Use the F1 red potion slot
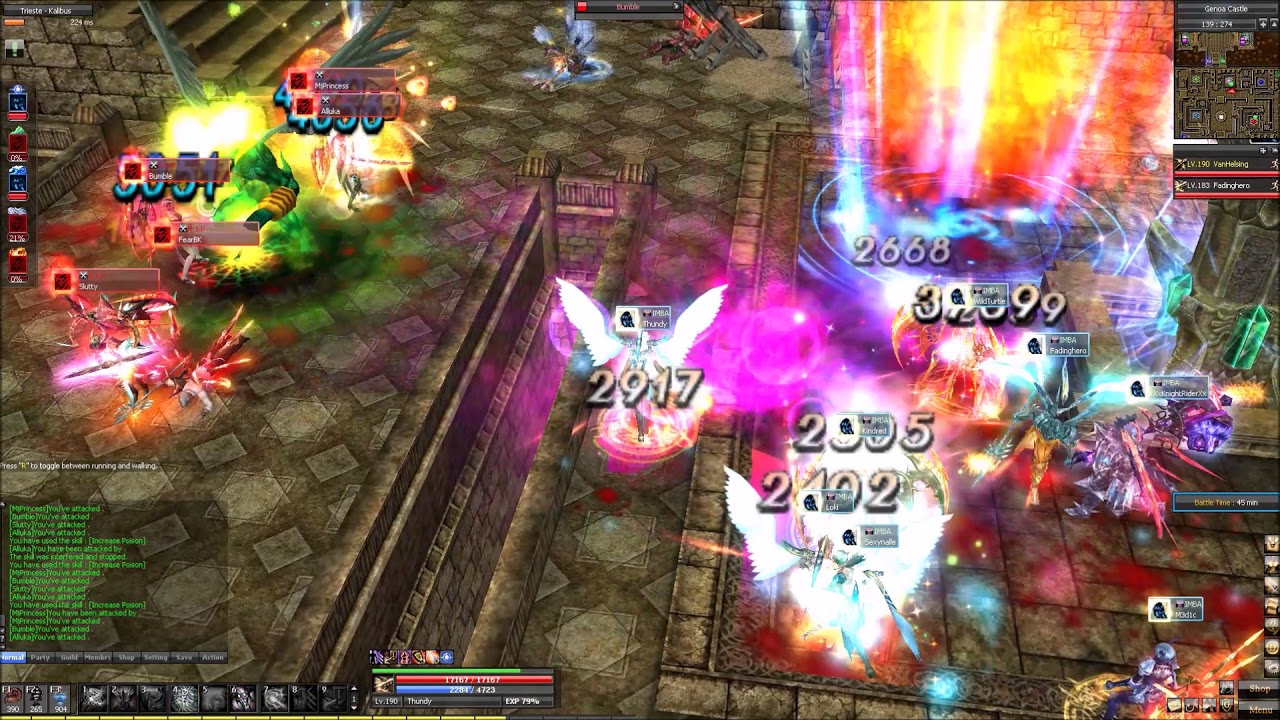1280x720 pixels. 12,697
